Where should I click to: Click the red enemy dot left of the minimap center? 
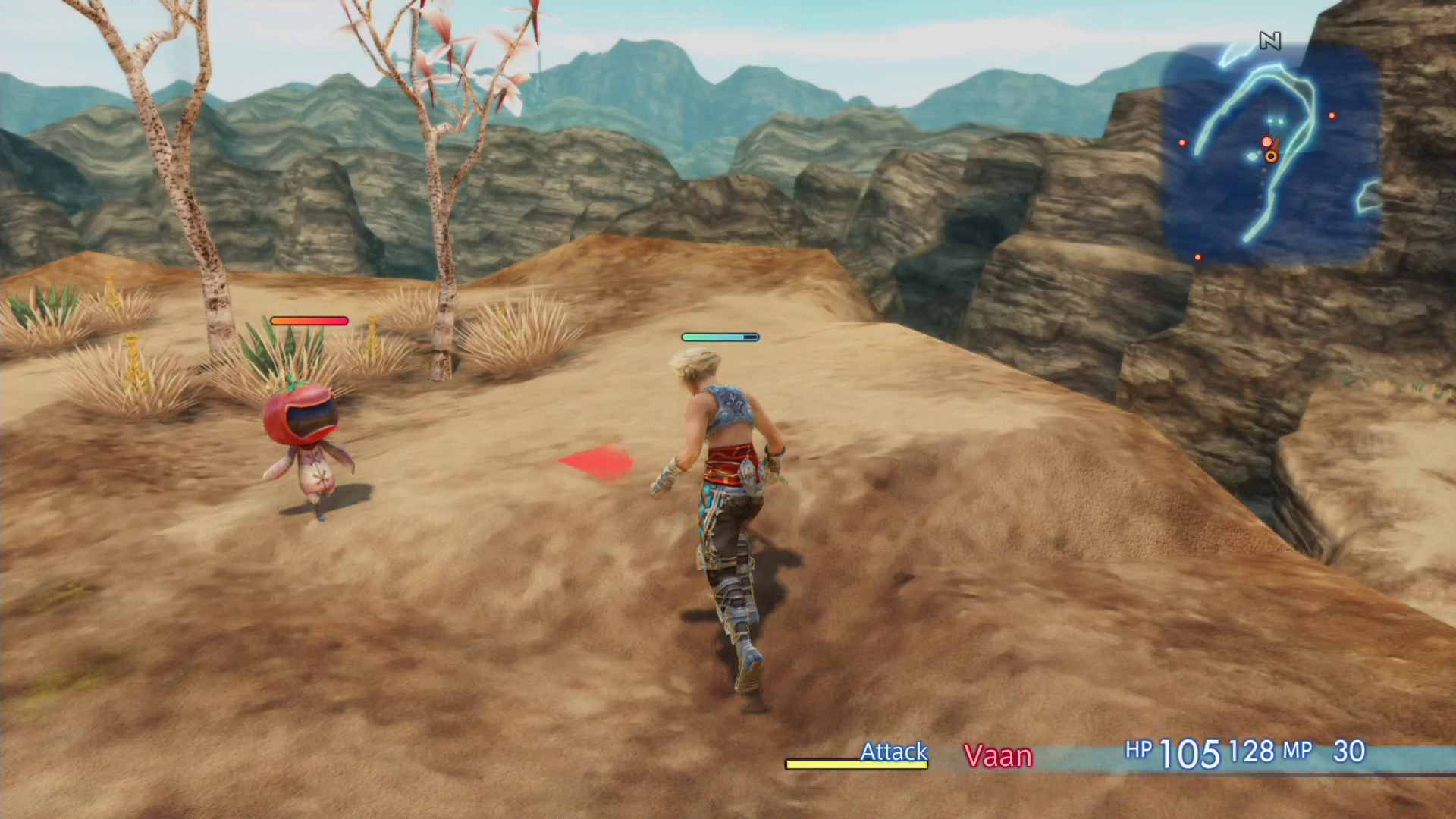point(1182,143)
